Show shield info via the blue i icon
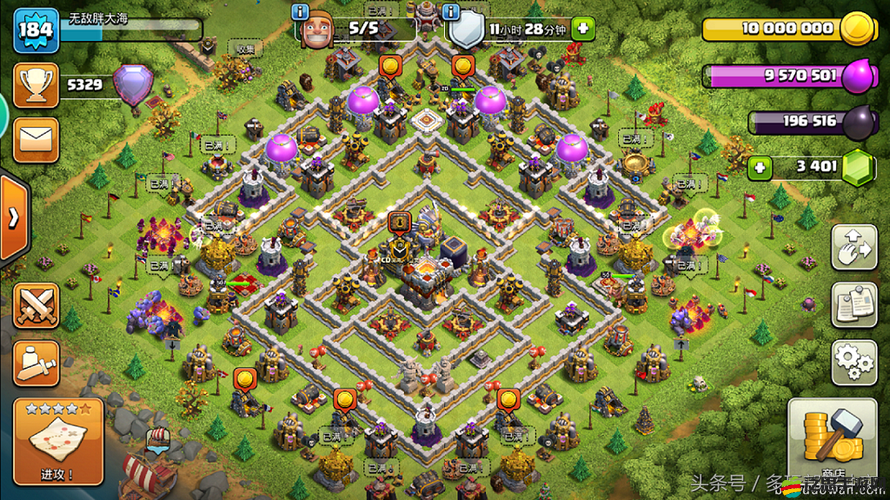Viewport: 890px width, 500px height. pos(451,11)
